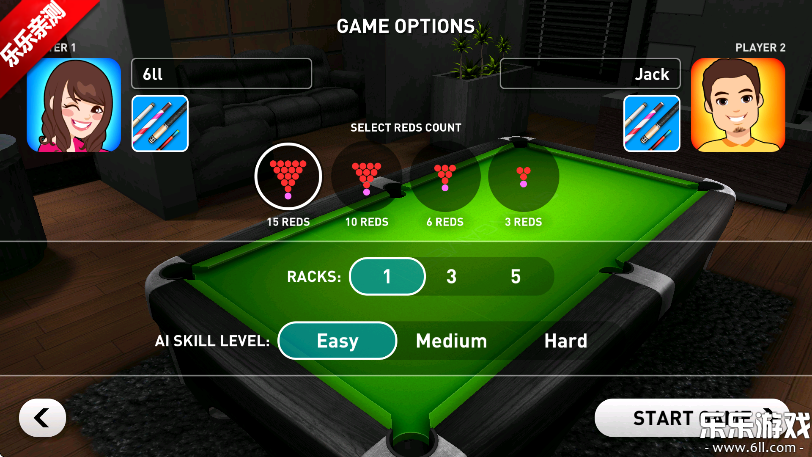Edit Player 2 name field 'Jack'
Image resolution: width=812 pixels, height=457 pixels.
pyautogui.click(x=590, y=74)
